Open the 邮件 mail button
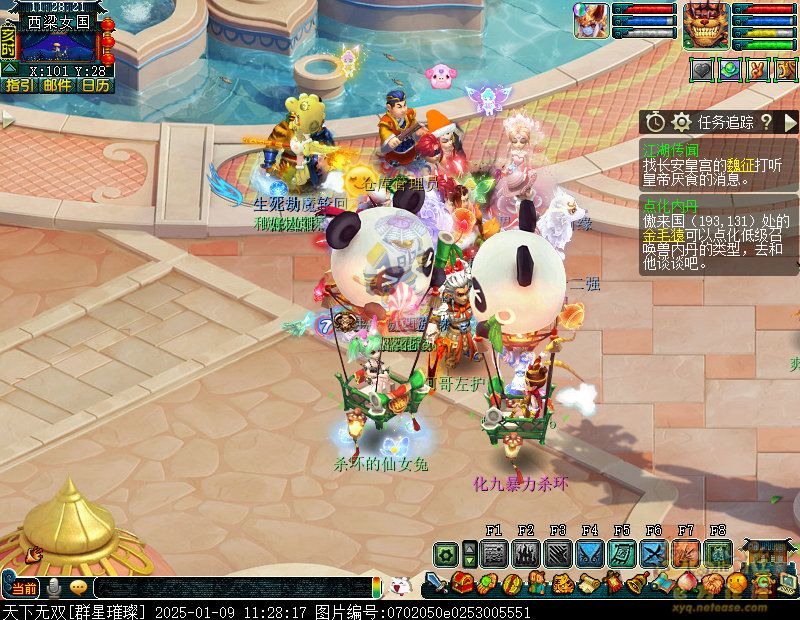 coord(57,85)
